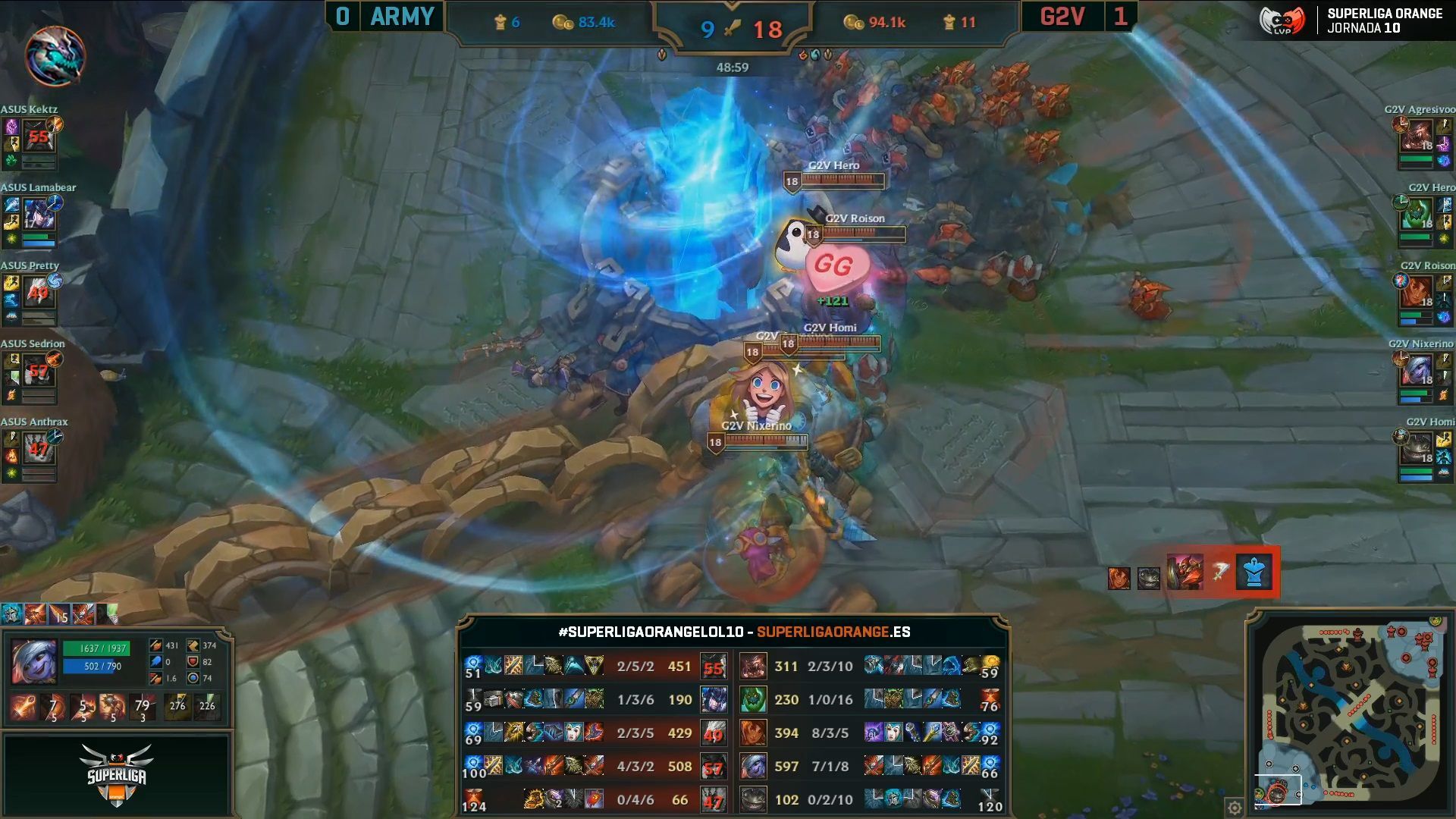Click the armor shield icon showing 82

[193, 663]
